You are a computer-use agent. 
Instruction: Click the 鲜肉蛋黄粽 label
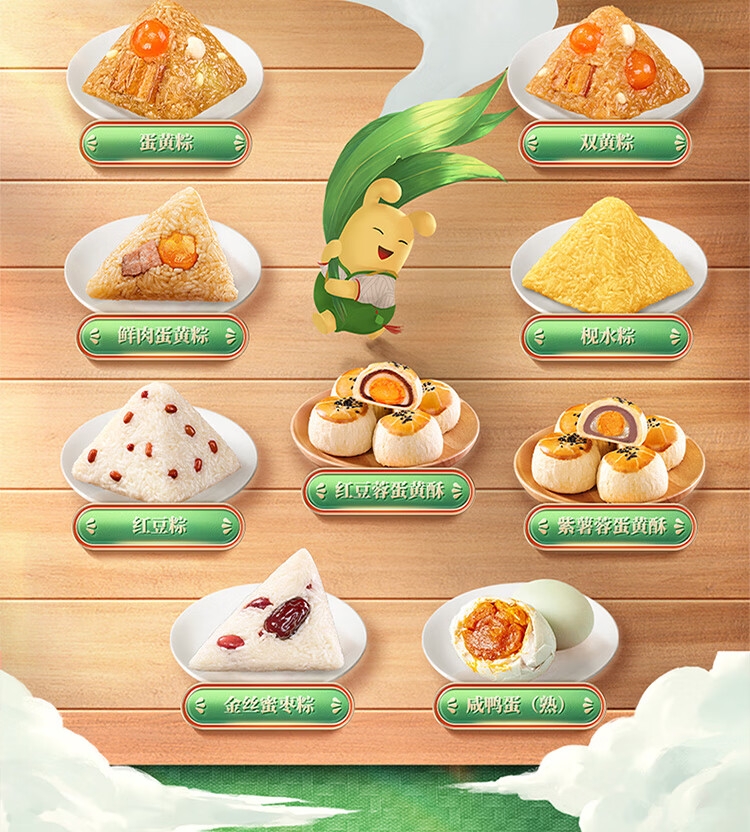click(162, 336)
